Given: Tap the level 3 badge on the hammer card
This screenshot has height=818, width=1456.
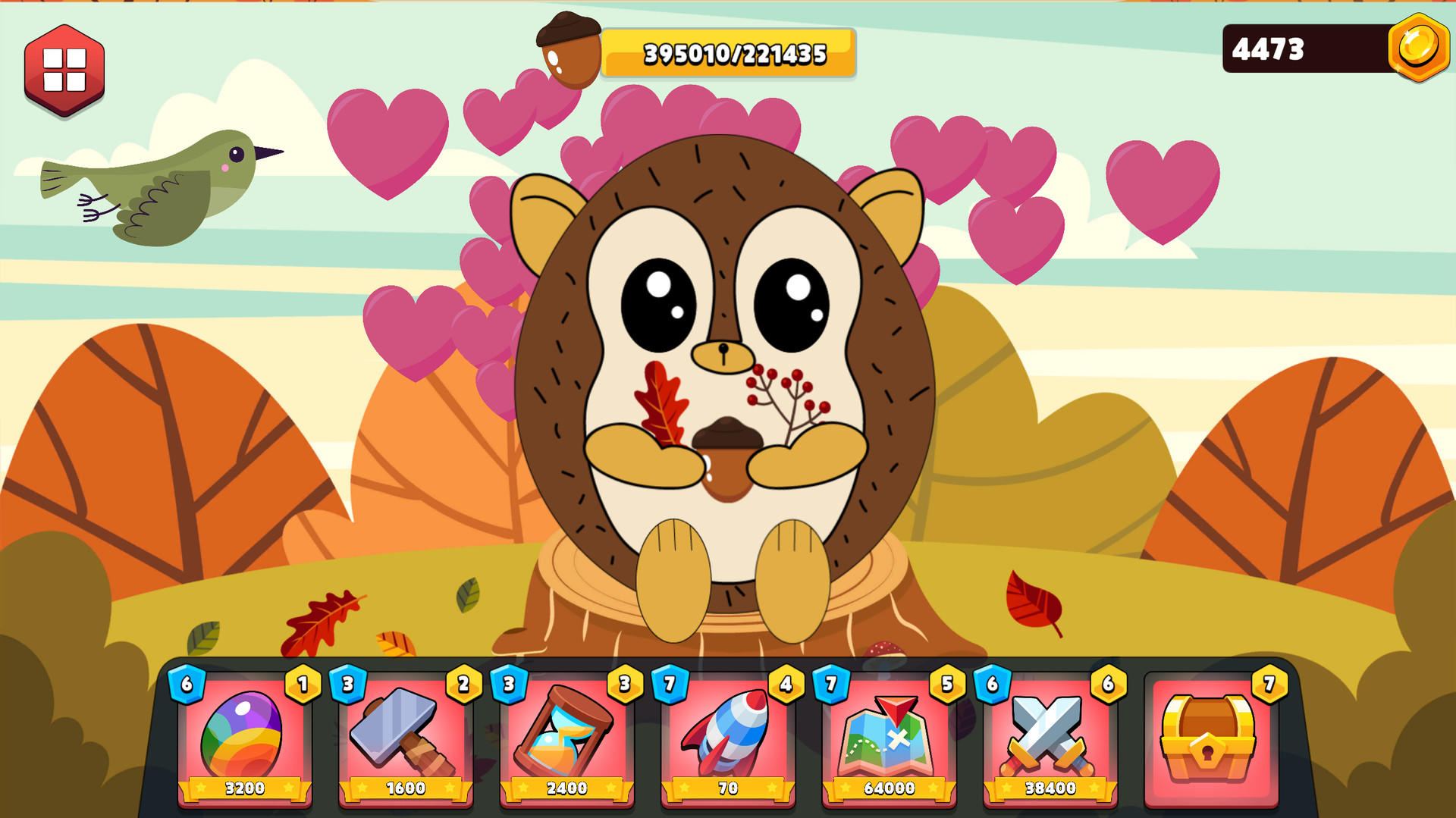Looking at the screenshot, I should (347, 685).
